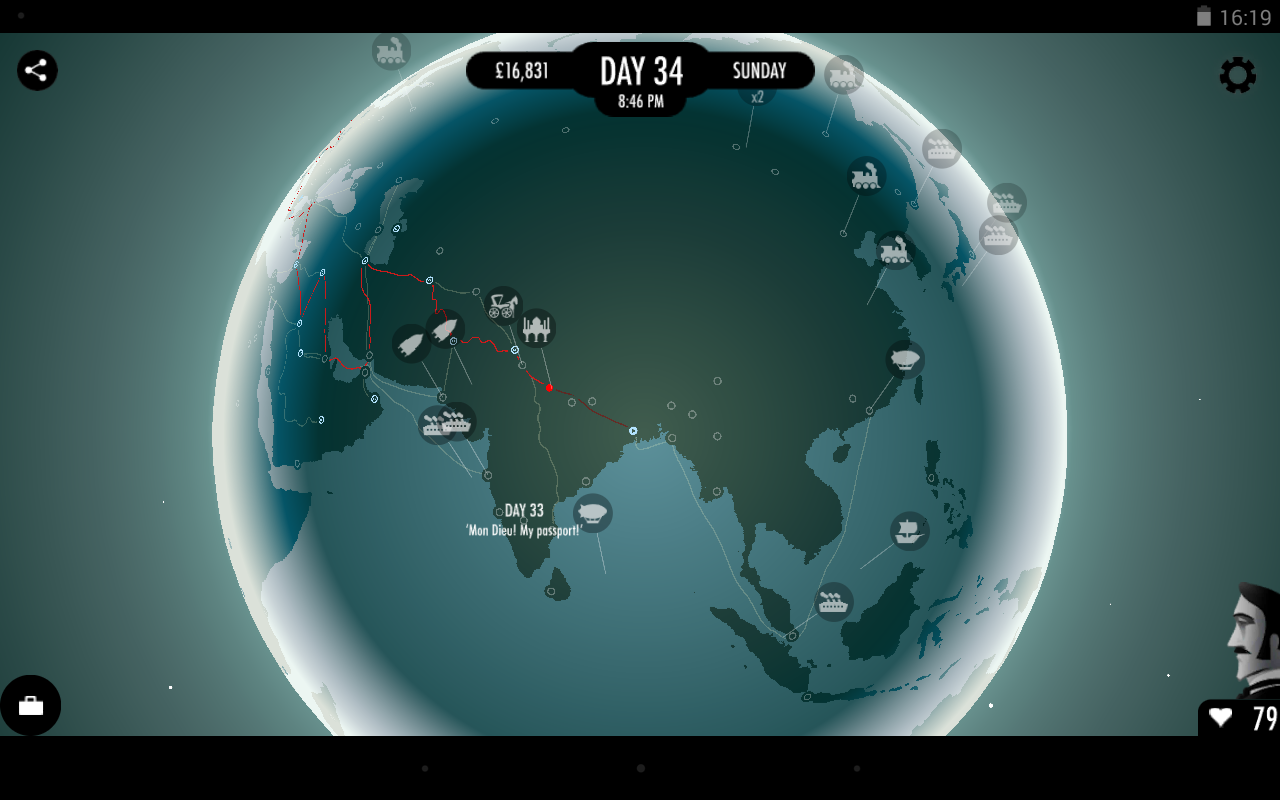Open the settings gear

tap(1238, 74)
